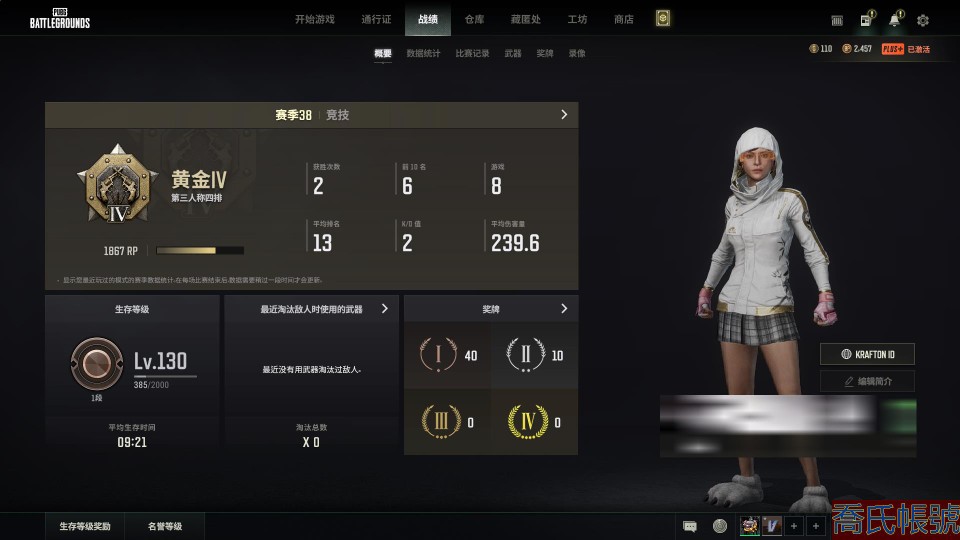This screenshot has width=960, height=540.
Task: Open the 名誉等级 reputation level button
Action: [165, 526]
